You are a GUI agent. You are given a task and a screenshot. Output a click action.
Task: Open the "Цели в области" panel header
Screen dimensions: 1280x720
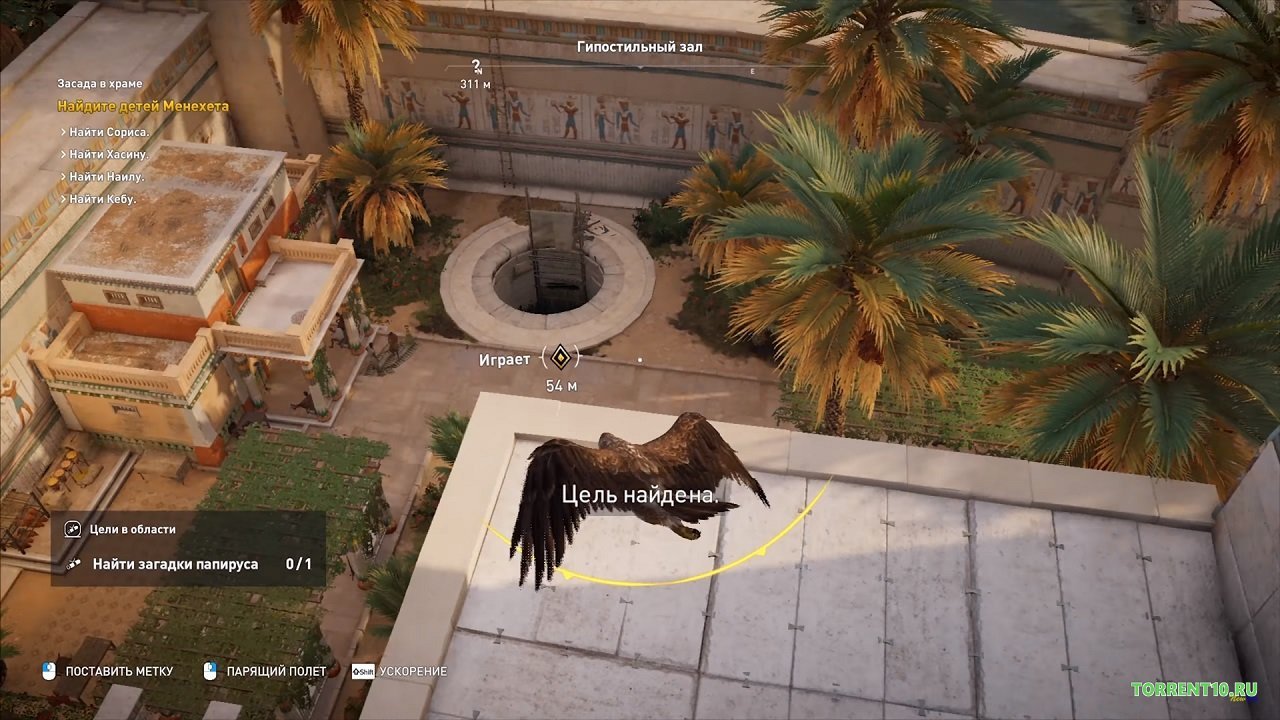click(132, 530)
